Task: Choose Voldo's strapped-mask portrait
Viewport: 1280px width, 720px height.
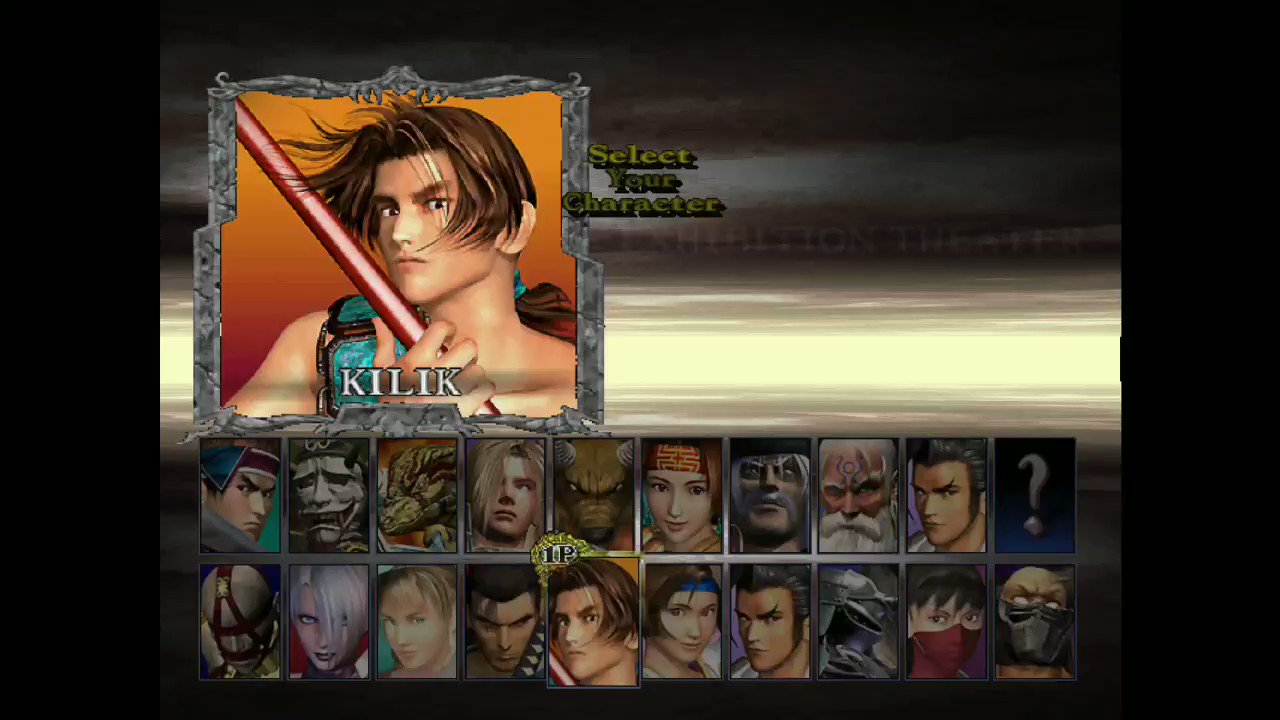Action: [240, 620]
